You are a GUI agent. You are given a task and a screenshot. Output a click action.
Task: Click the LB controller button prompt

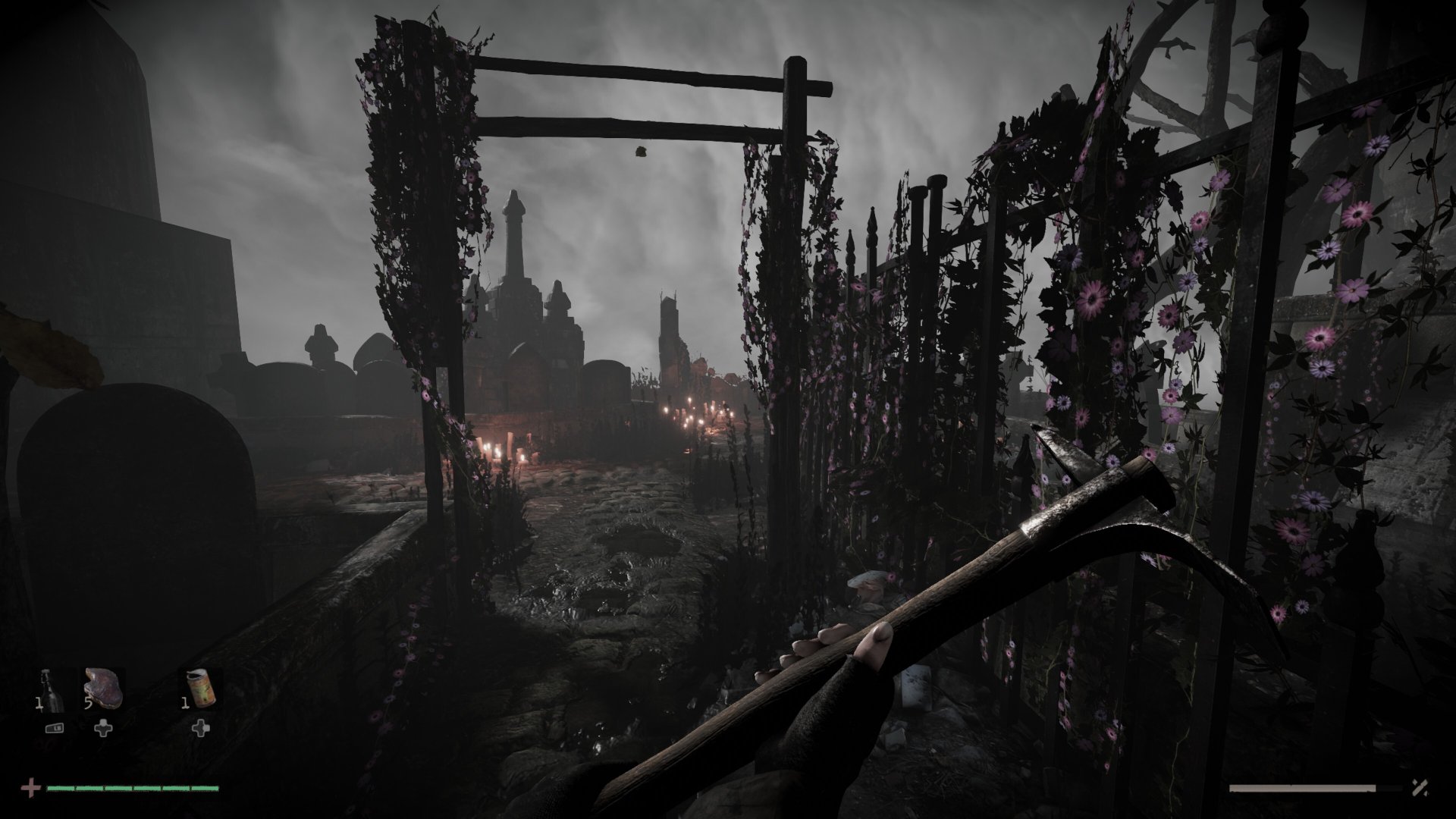point(54,728)
